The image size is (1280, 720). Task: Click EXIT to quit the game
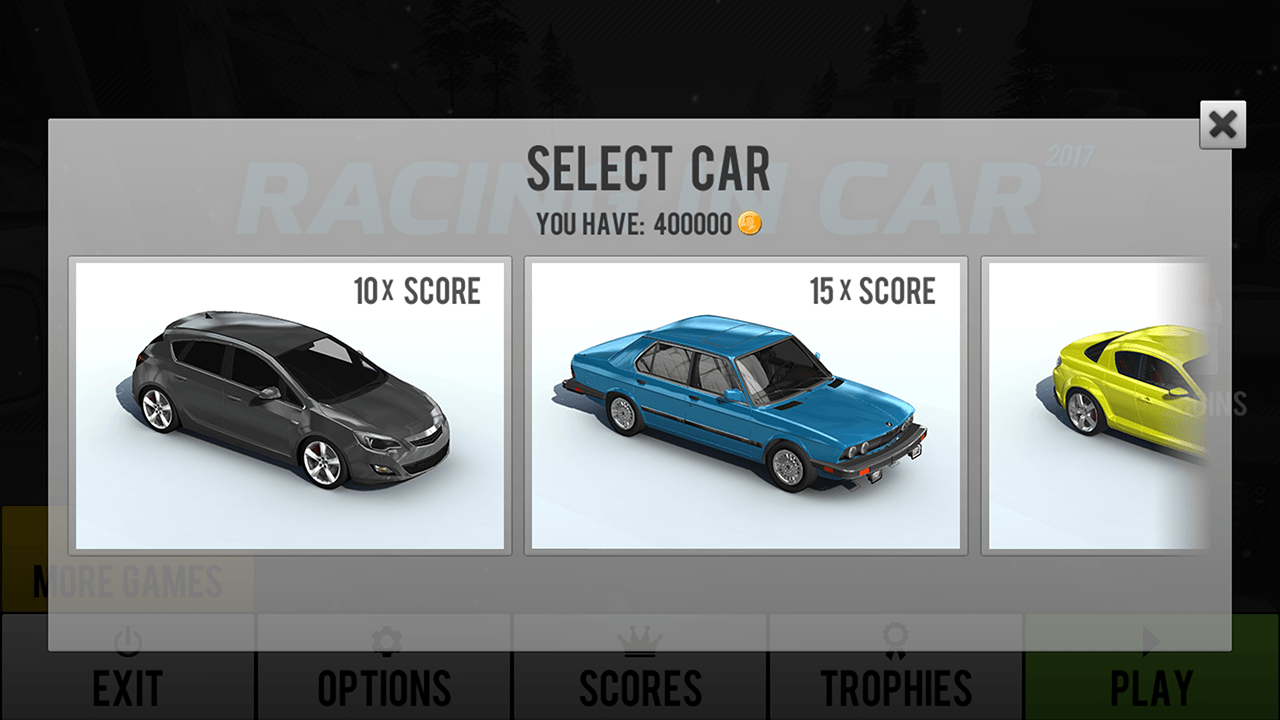(x=127, y=686)
